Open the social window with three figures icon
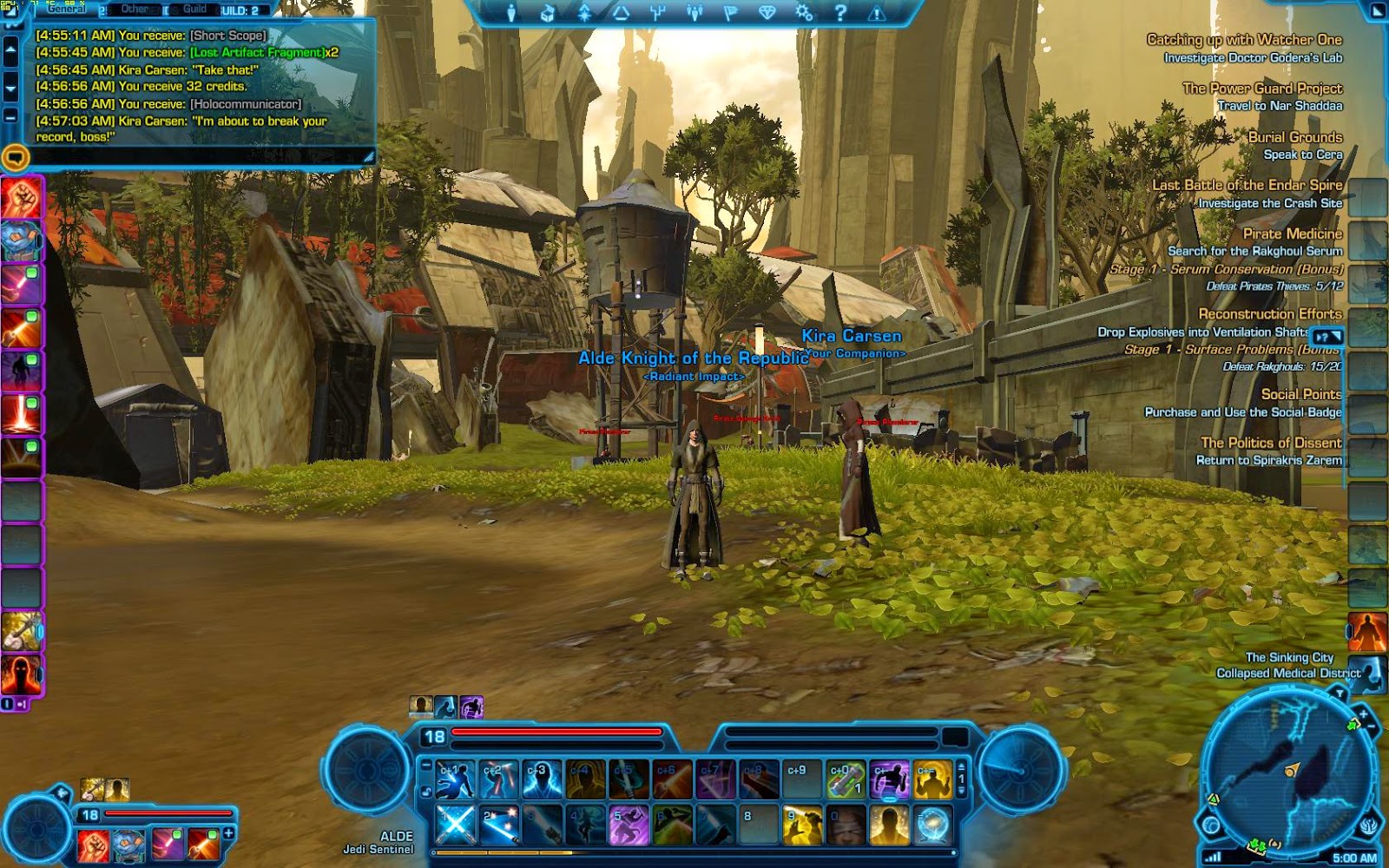Image resolution: width=1389 pixels, height=868 pixels. [x=694, y=13]
